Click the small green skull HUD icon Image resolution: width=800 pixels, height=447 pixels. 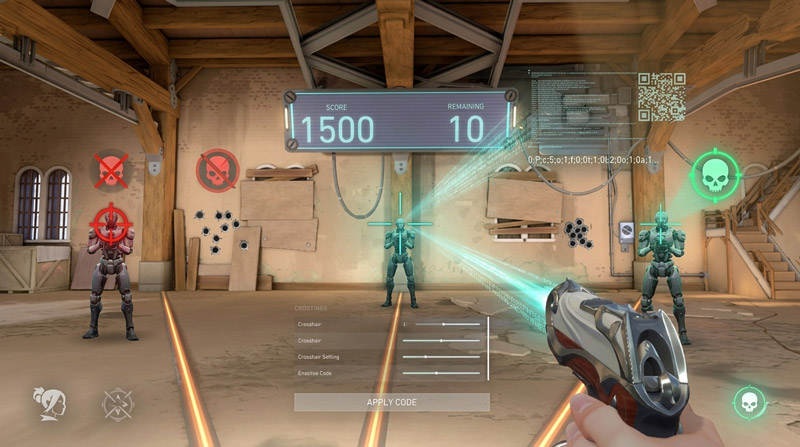tap(747, 402)
